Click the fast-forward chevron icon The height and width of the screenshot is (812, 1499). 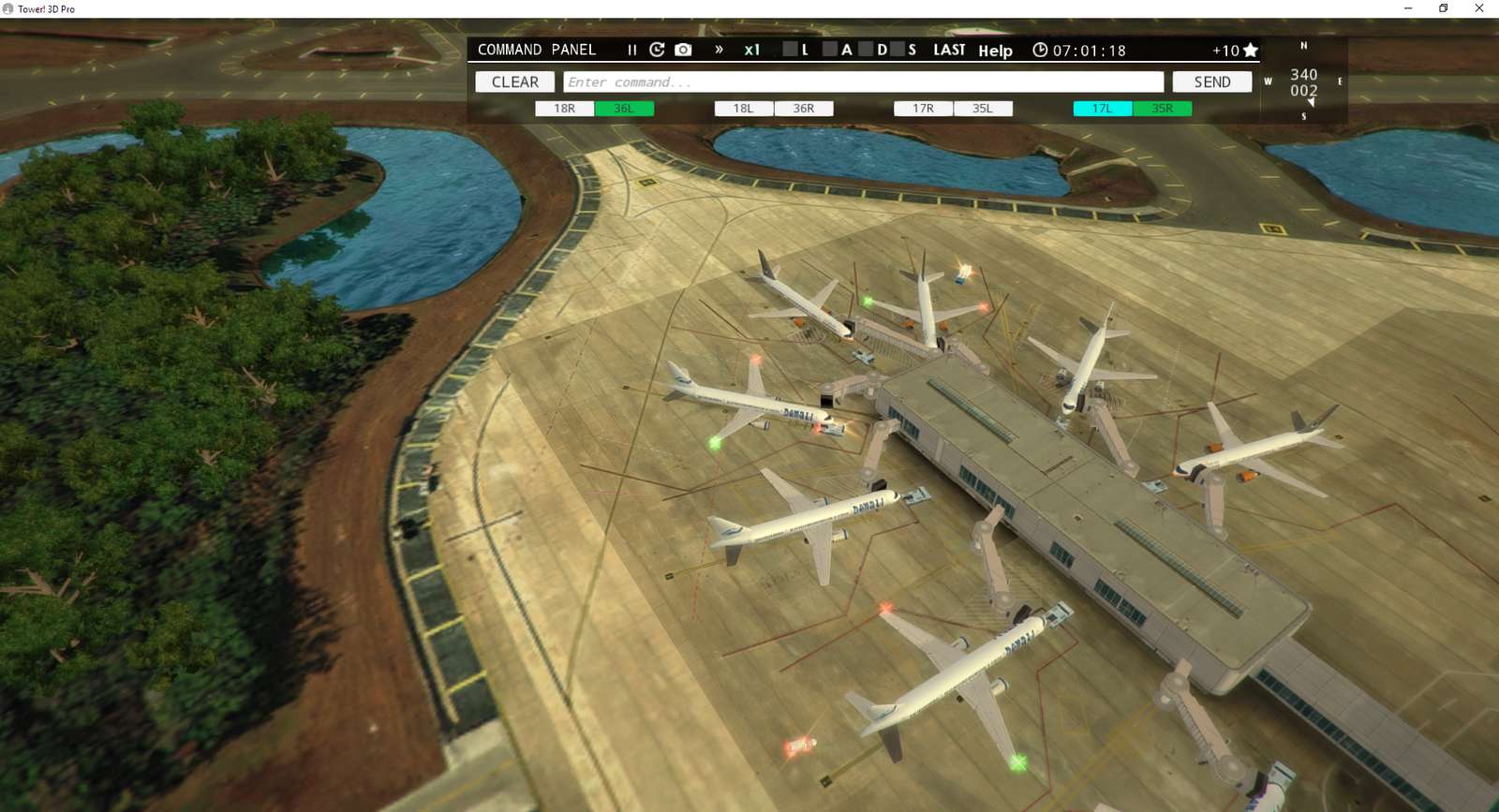pyautogui.click(x=720, y=50)
